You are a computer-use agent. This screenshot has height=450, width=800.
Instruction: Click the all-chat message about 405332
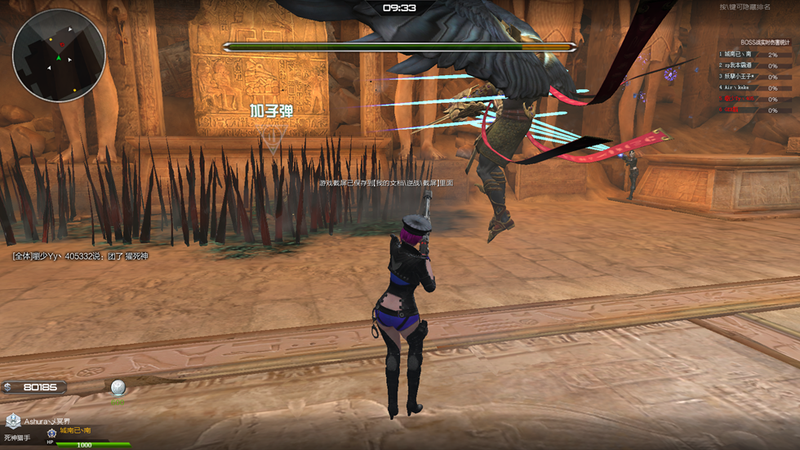point(80,256)
